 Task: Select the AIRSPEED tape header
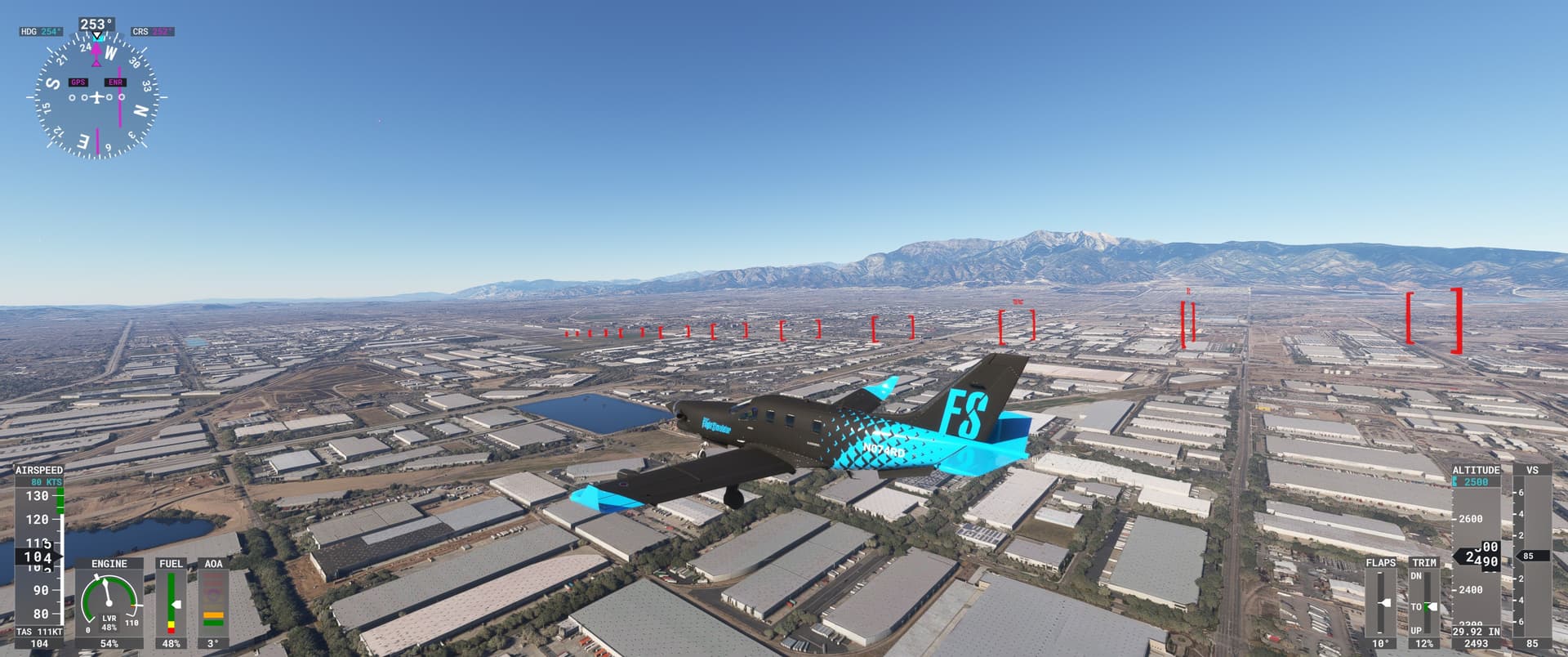point(38,471)
